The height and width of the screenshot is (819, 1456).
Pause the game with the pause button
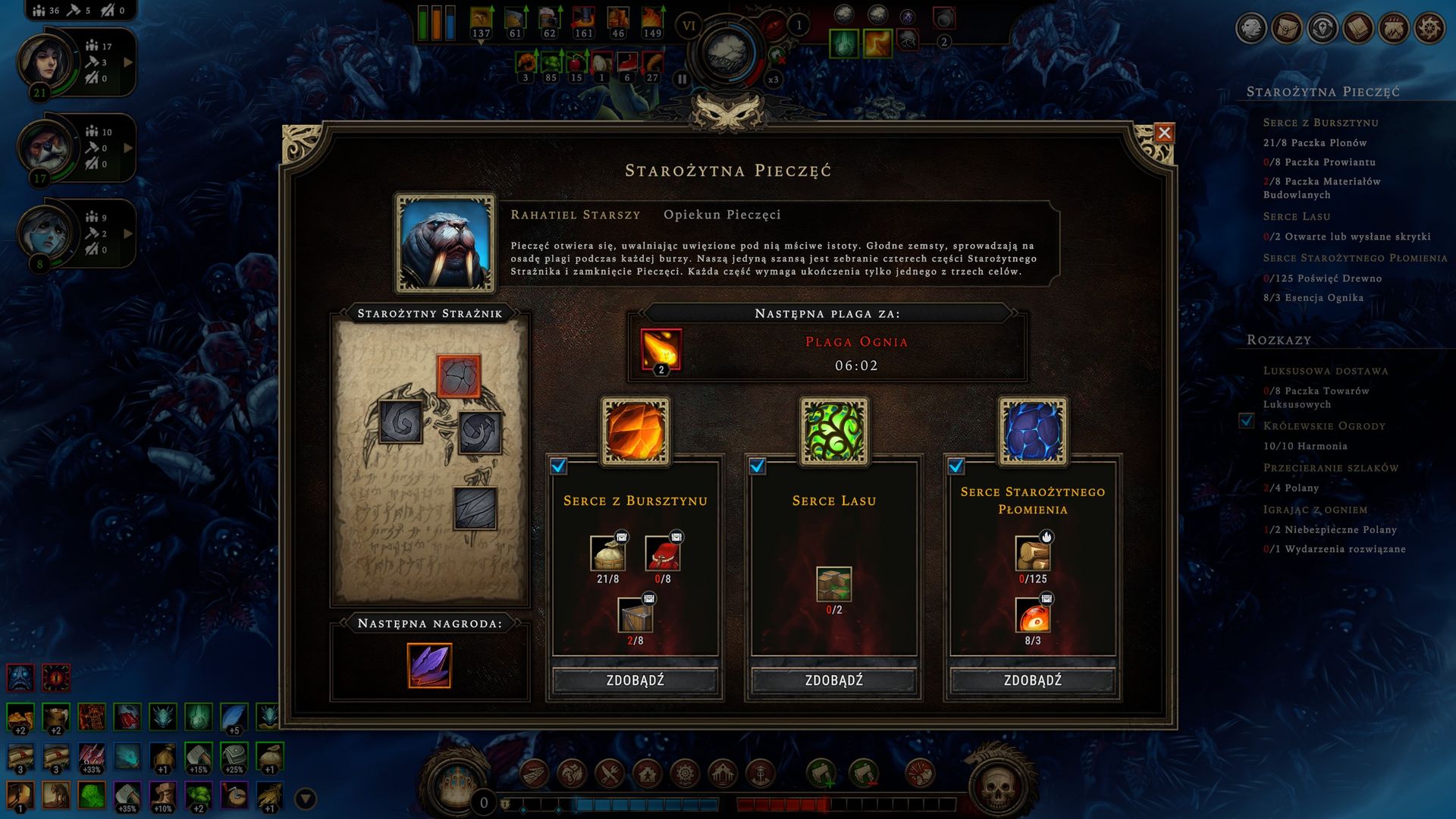pos(682,79)
